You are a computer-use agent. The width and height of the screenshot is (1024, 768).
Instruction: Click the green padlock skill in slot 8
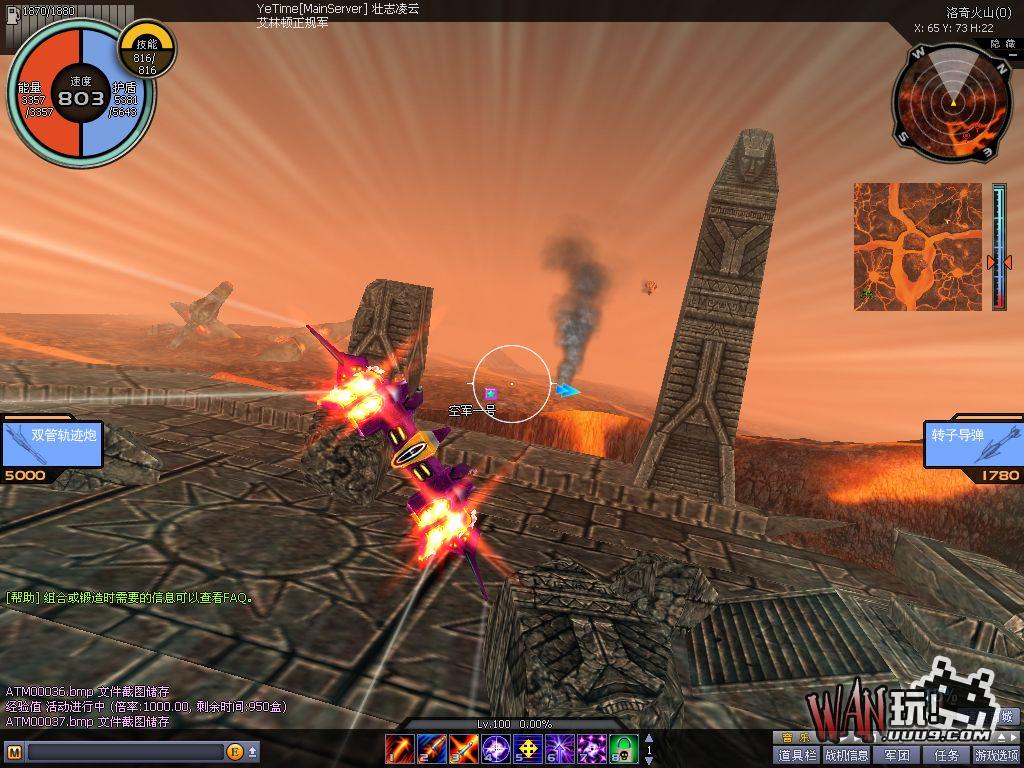(x=624, y=747)
